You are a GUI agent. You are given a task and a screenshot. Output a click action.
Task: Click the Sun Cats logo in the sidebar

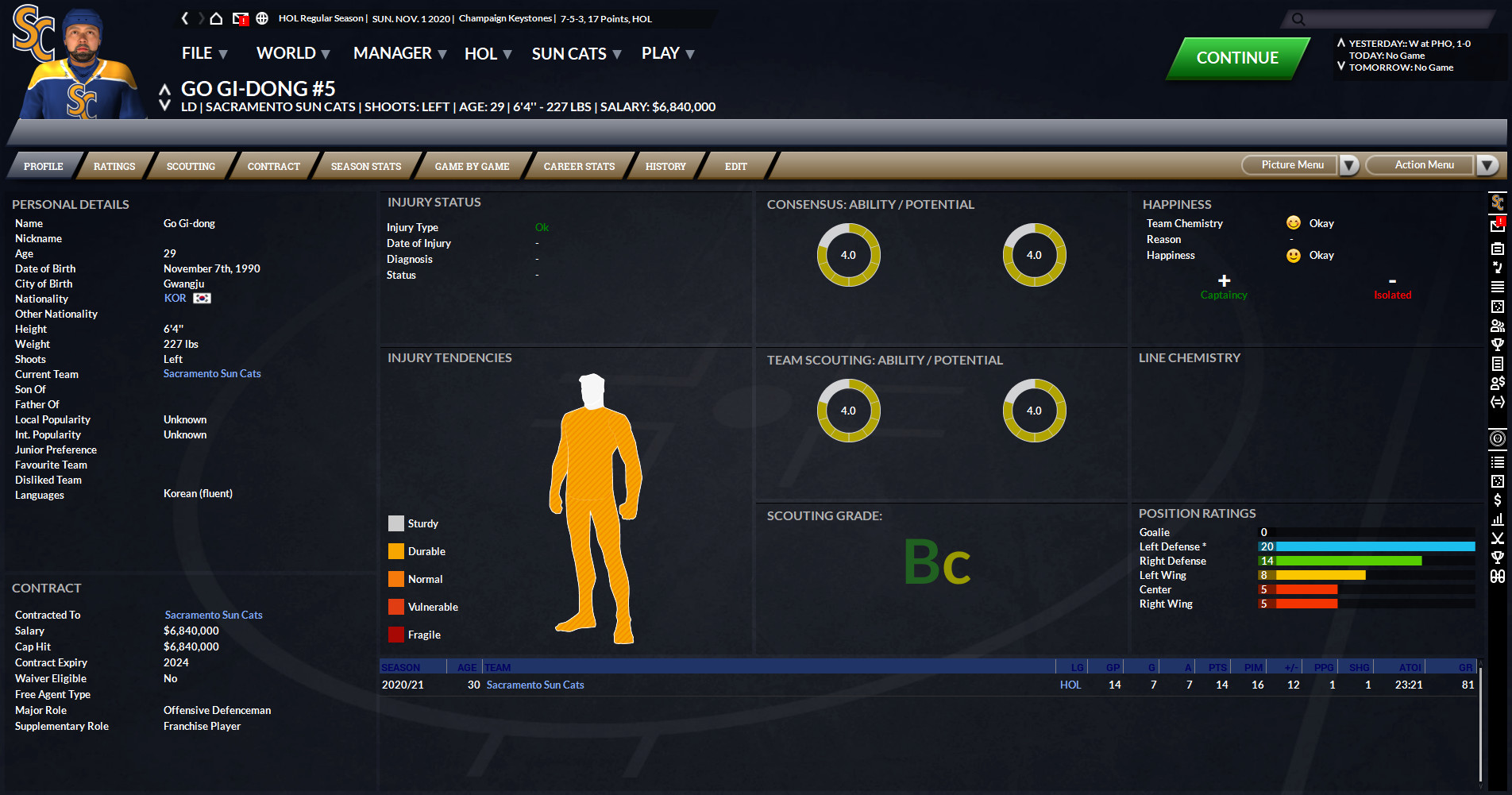pos(1498,202)
